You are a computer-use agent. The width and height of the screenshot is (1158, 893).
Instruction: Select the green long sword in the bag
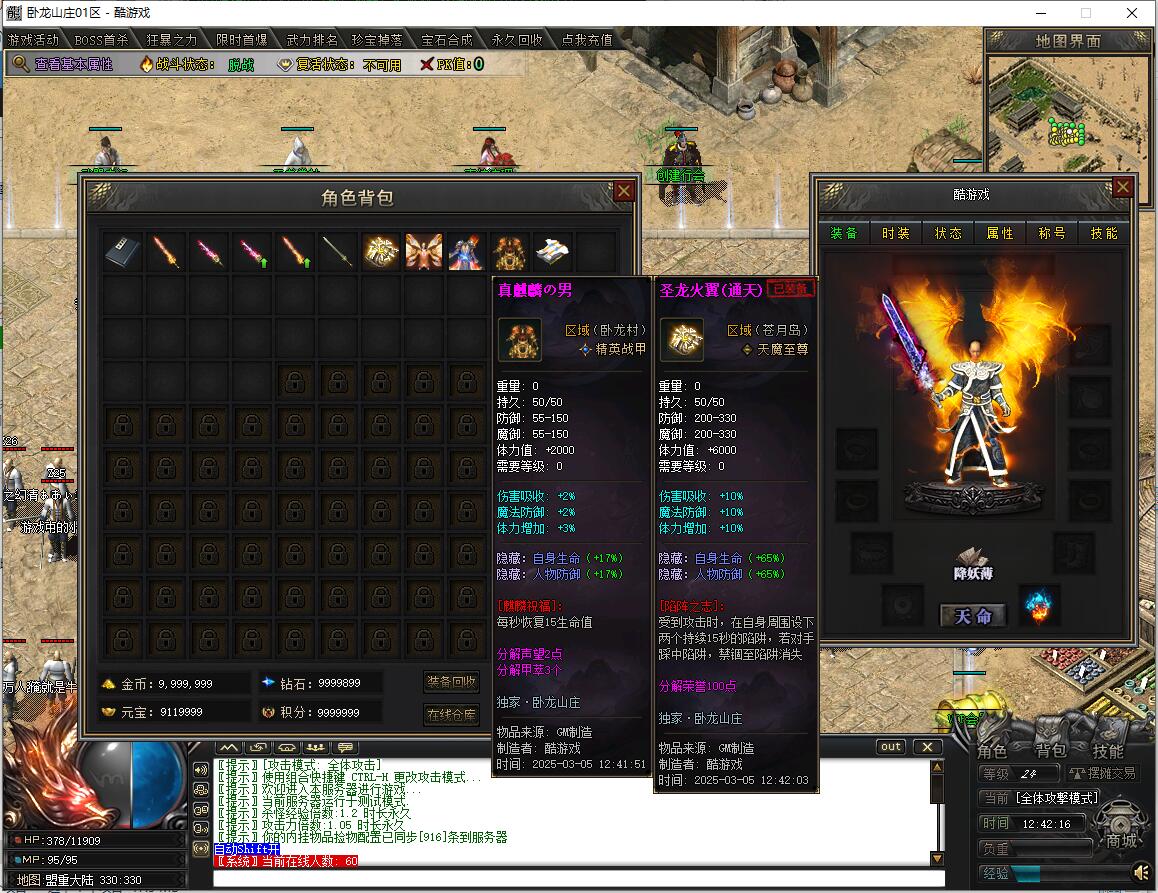click(337, 252)
